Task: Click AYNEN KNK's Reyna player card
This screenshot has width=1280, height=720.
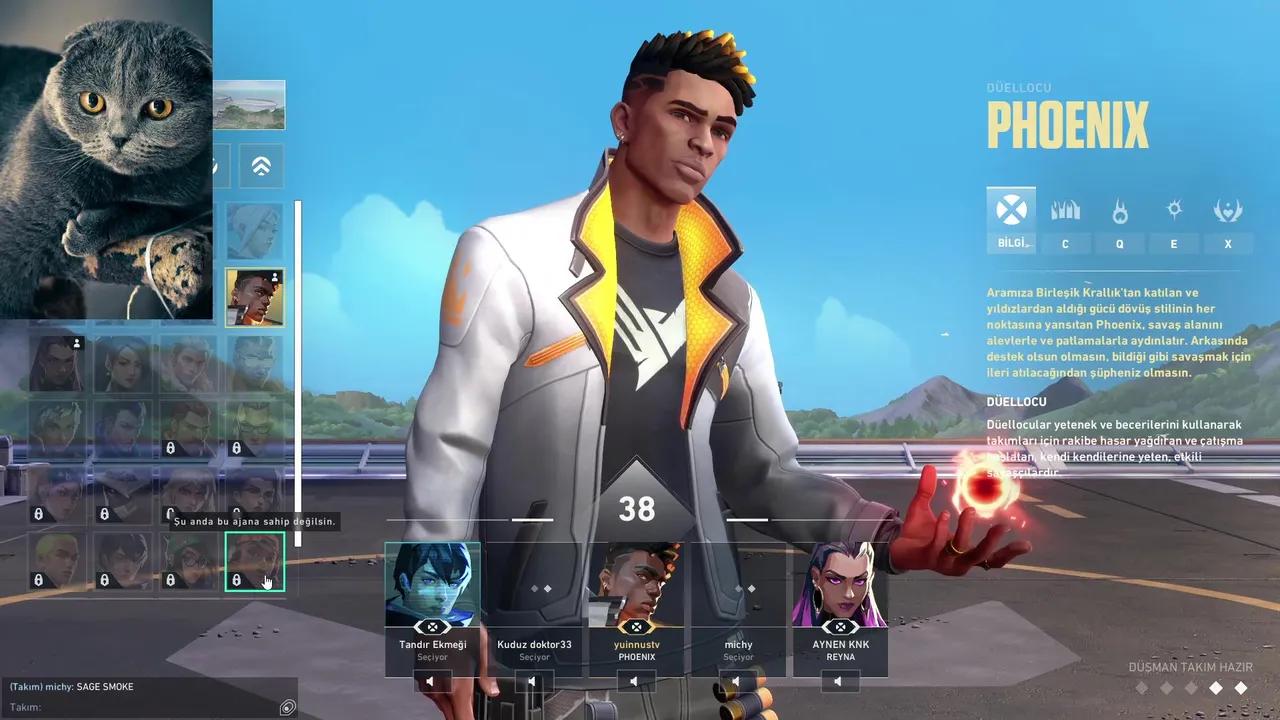Action: [x=840, y=600]
